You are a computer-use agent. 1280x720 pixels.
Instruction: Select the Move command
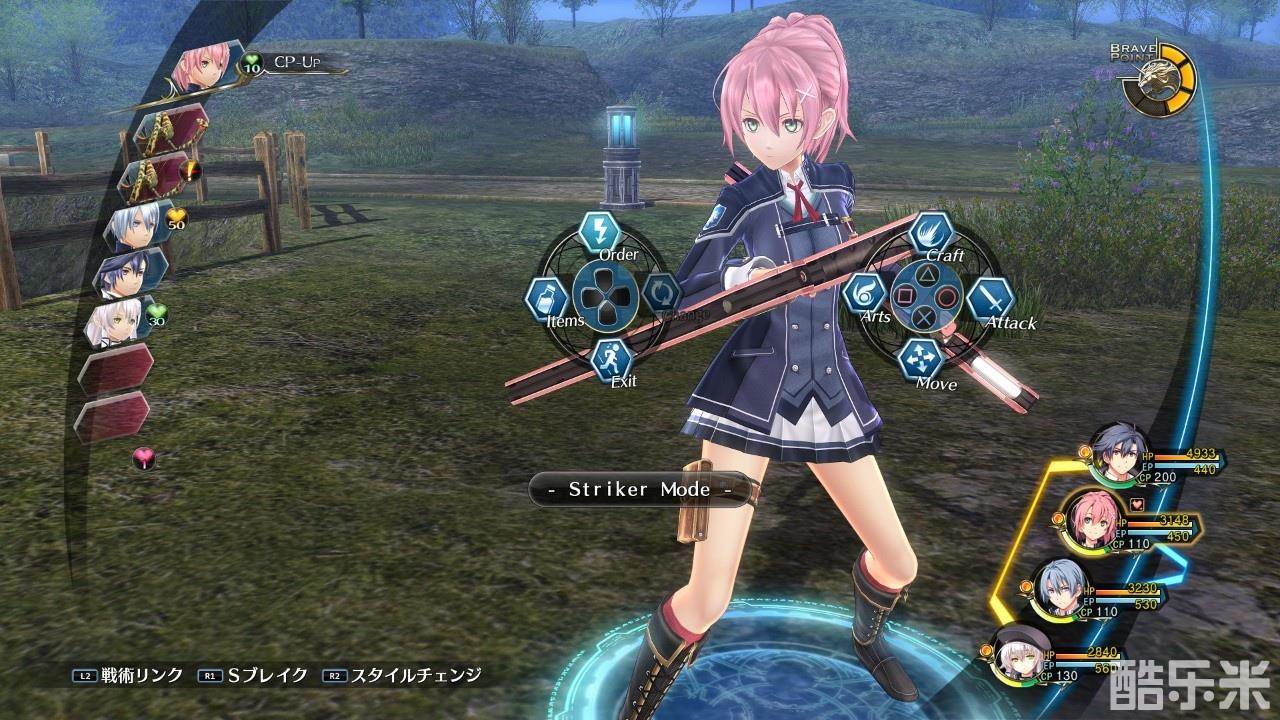[919, 357]
